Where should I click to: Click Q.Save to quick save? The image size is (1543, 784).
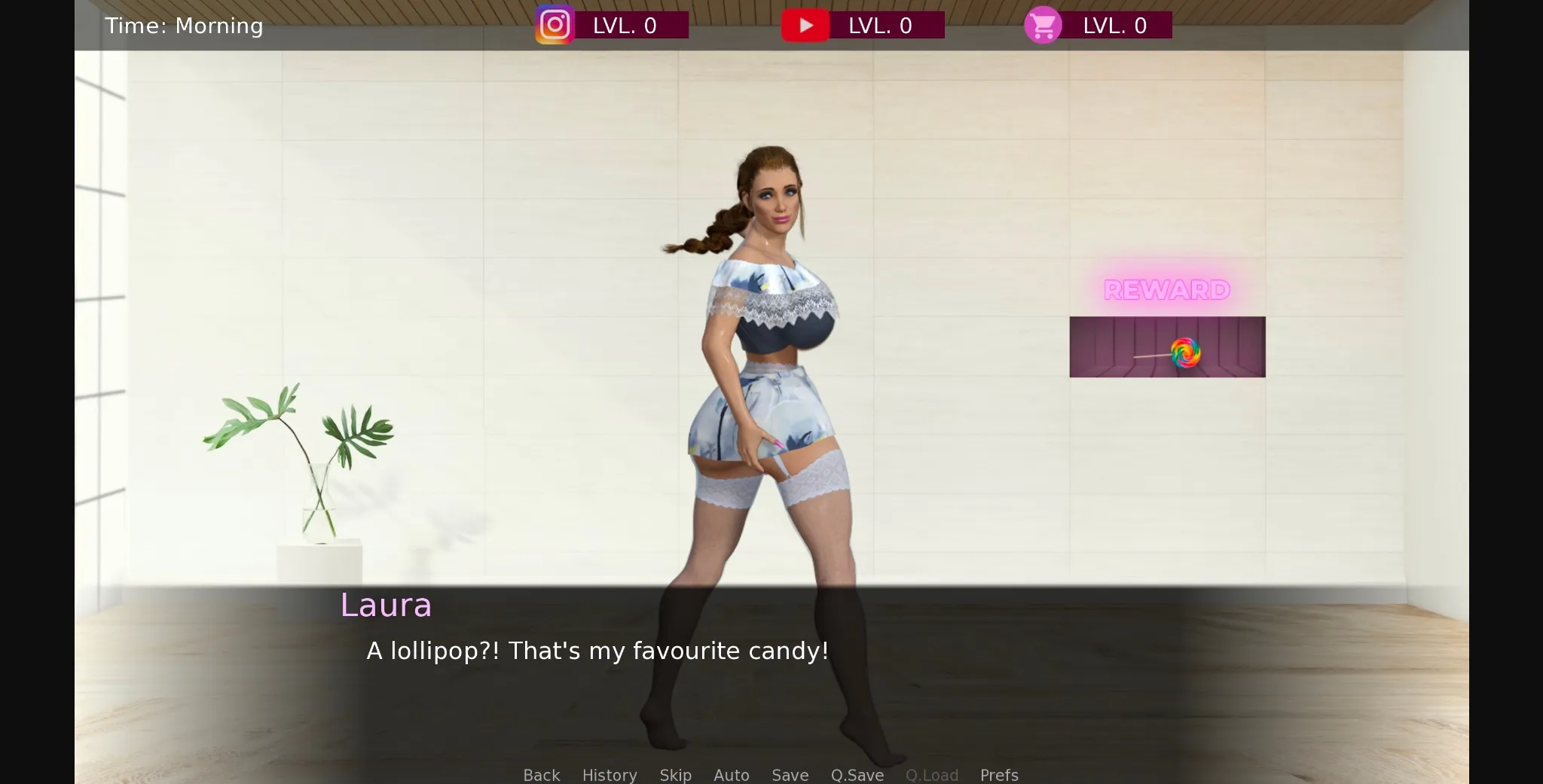point(857,775)
